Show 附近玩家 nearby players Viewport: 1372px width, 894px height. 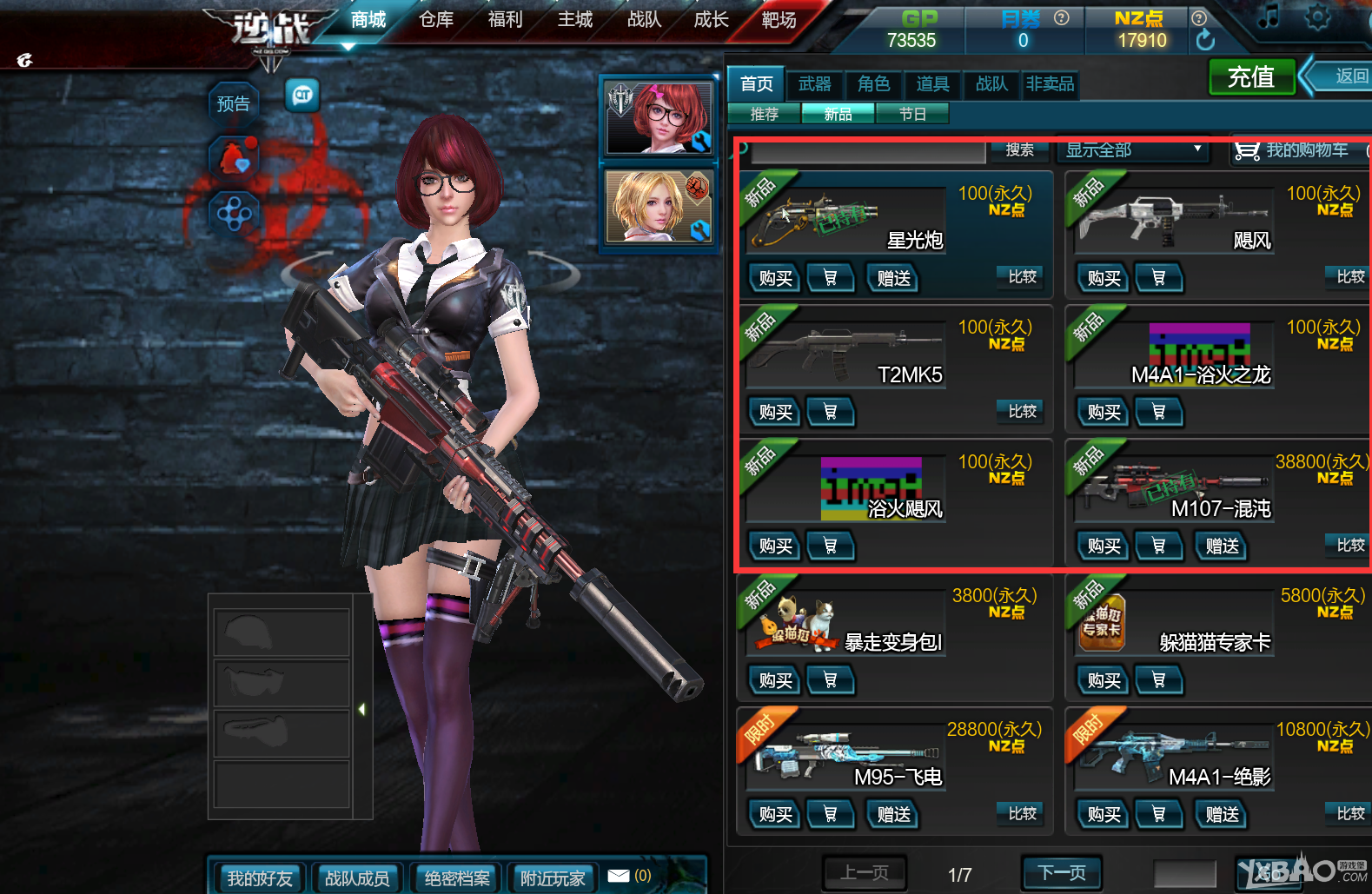coord(552,878)
